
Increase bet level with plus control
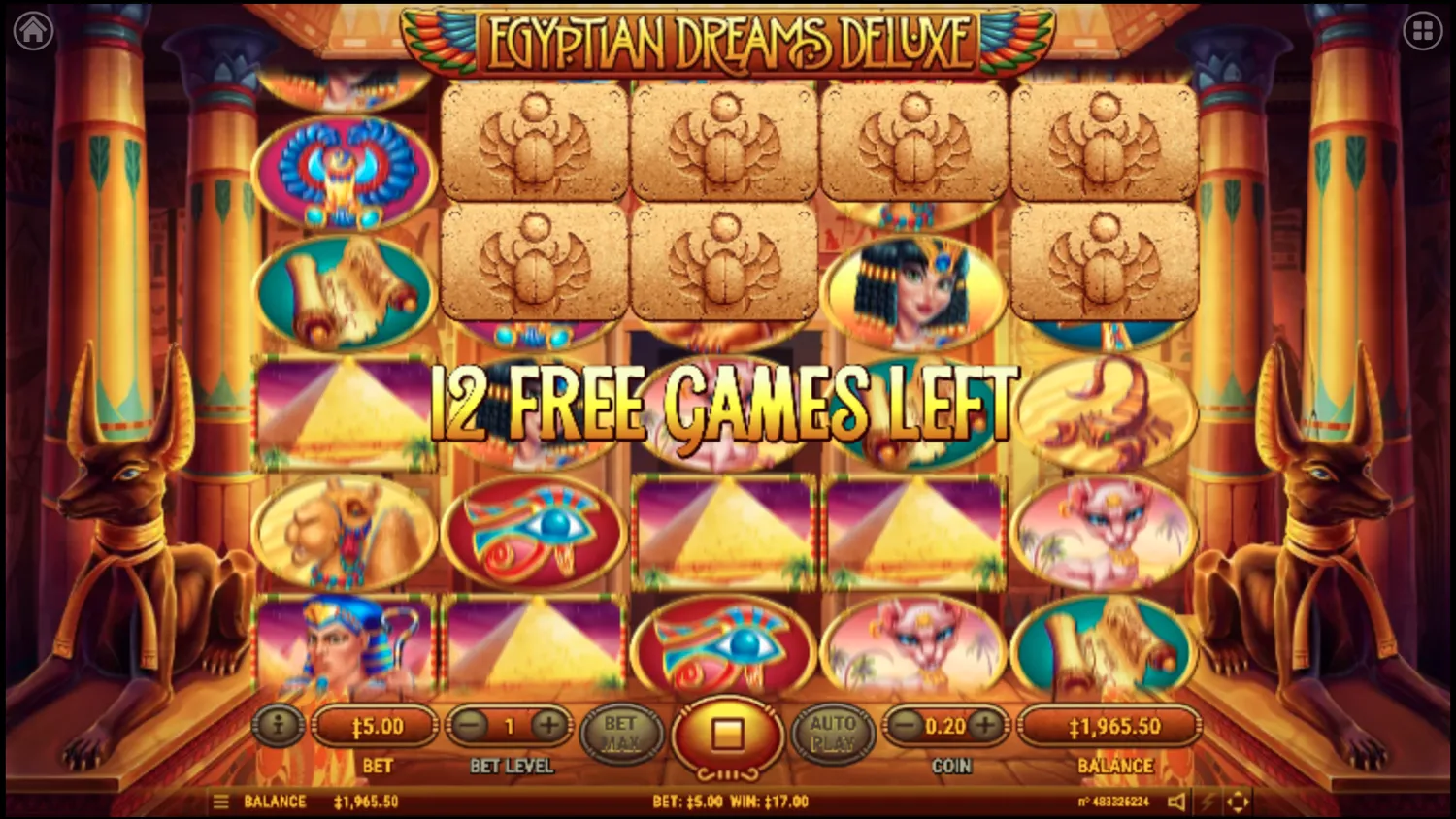[548, 725]
